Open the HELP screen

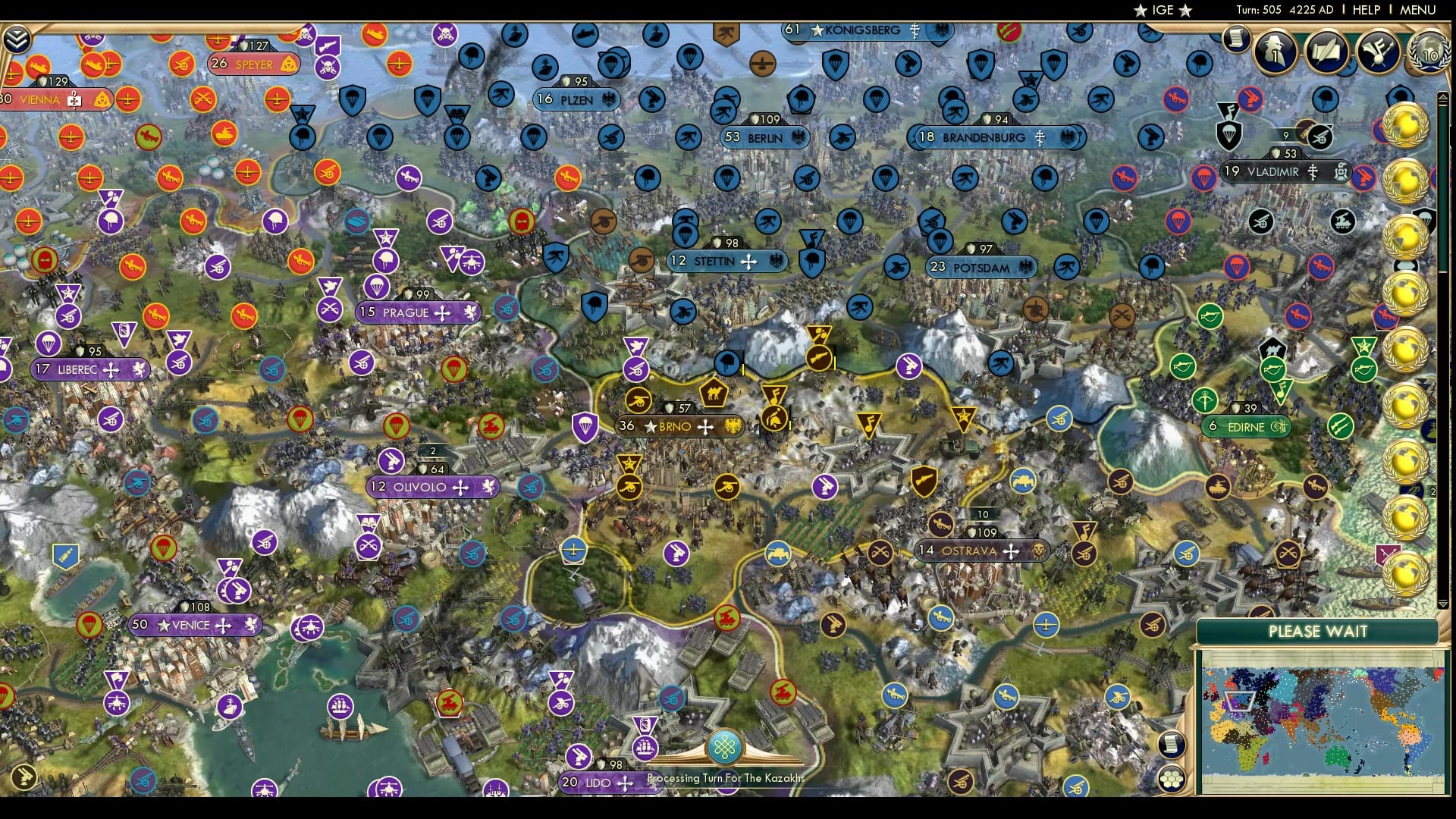(x=1365, y=10)
